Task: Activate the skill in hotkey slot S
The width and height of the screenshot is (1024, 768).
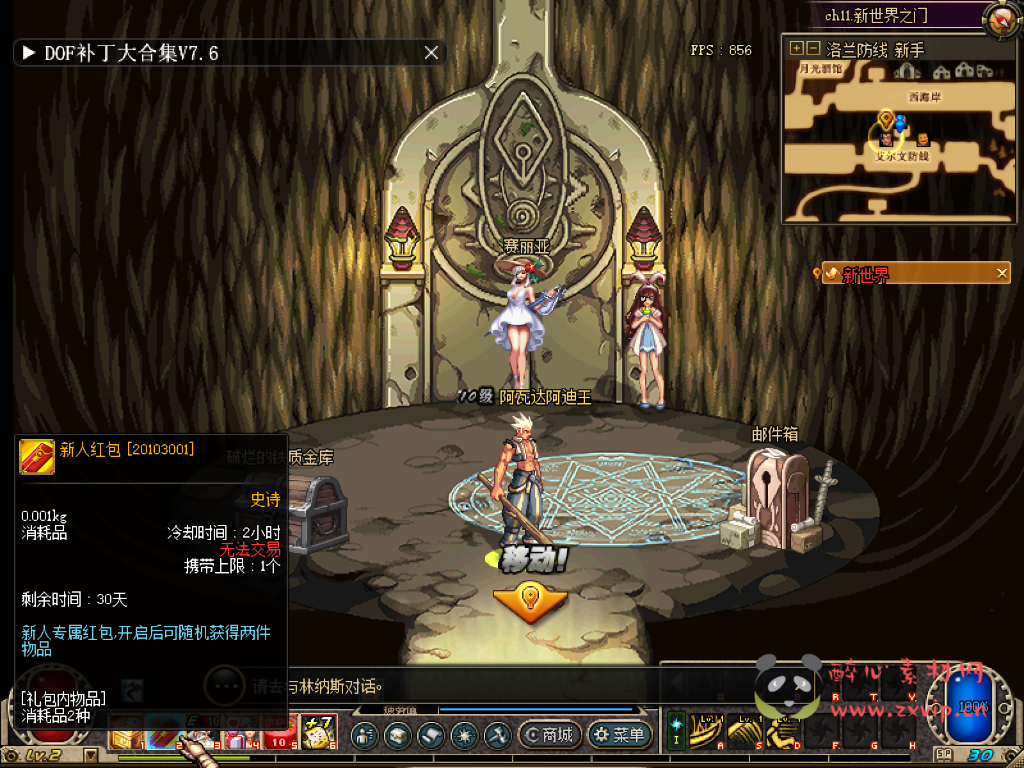Action: (744, 733)
